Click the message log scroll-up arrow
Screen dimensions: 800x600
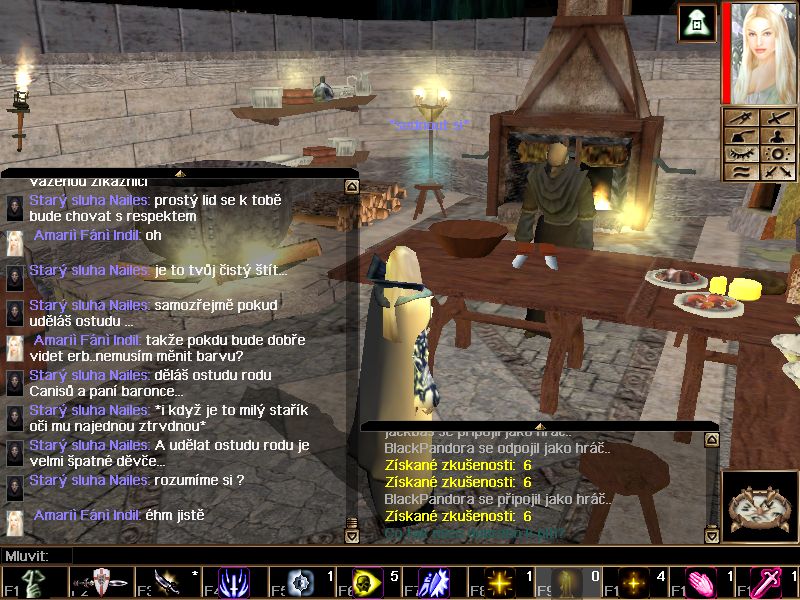(711, 439)
